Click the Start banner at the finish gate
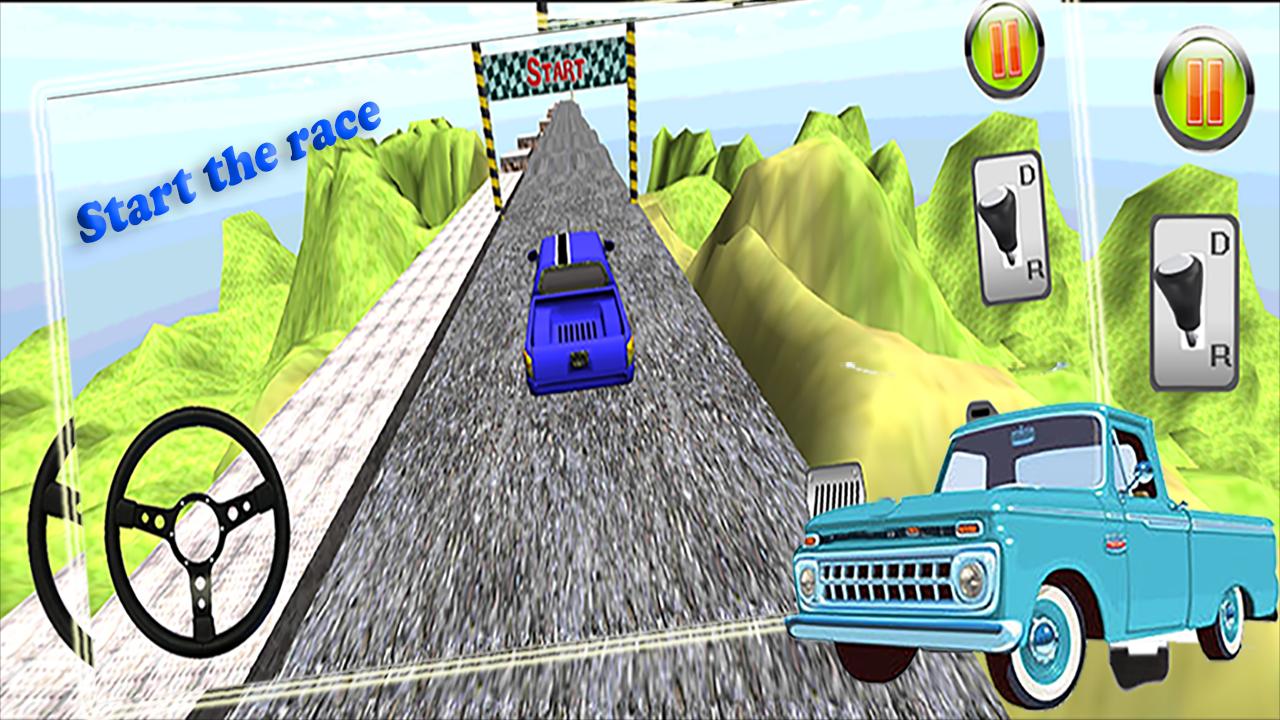1280x720 pixels. click(x=553, y=68)
